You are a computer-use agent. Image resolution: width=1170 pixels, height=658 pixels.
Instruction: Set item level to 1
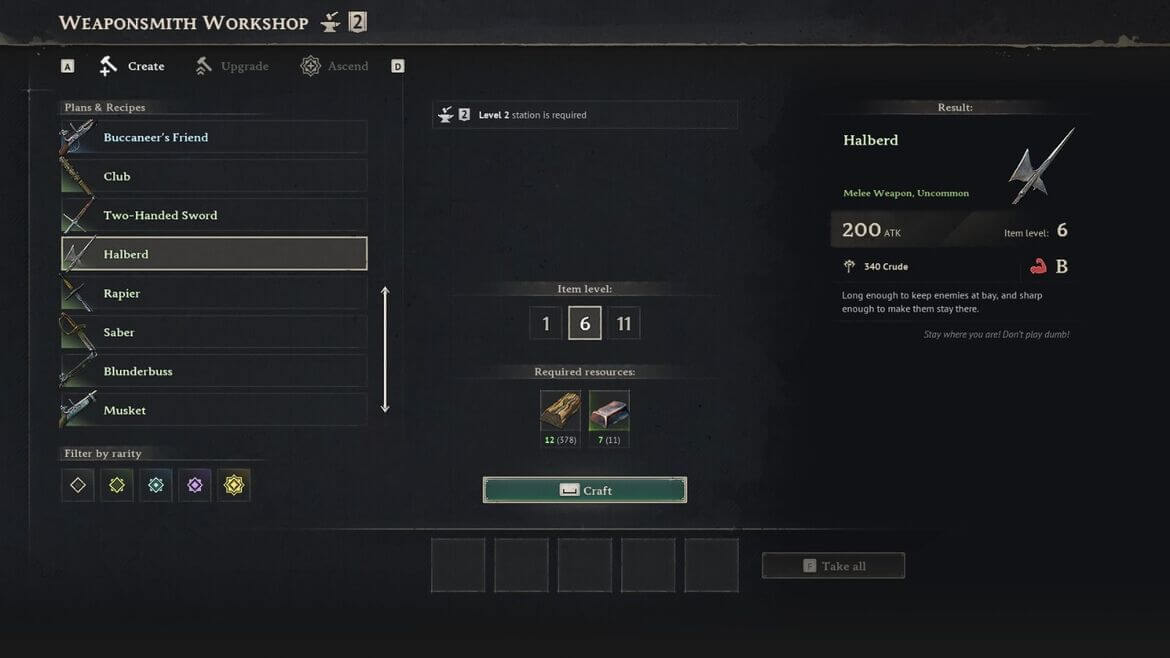click(x=546, y=324)
